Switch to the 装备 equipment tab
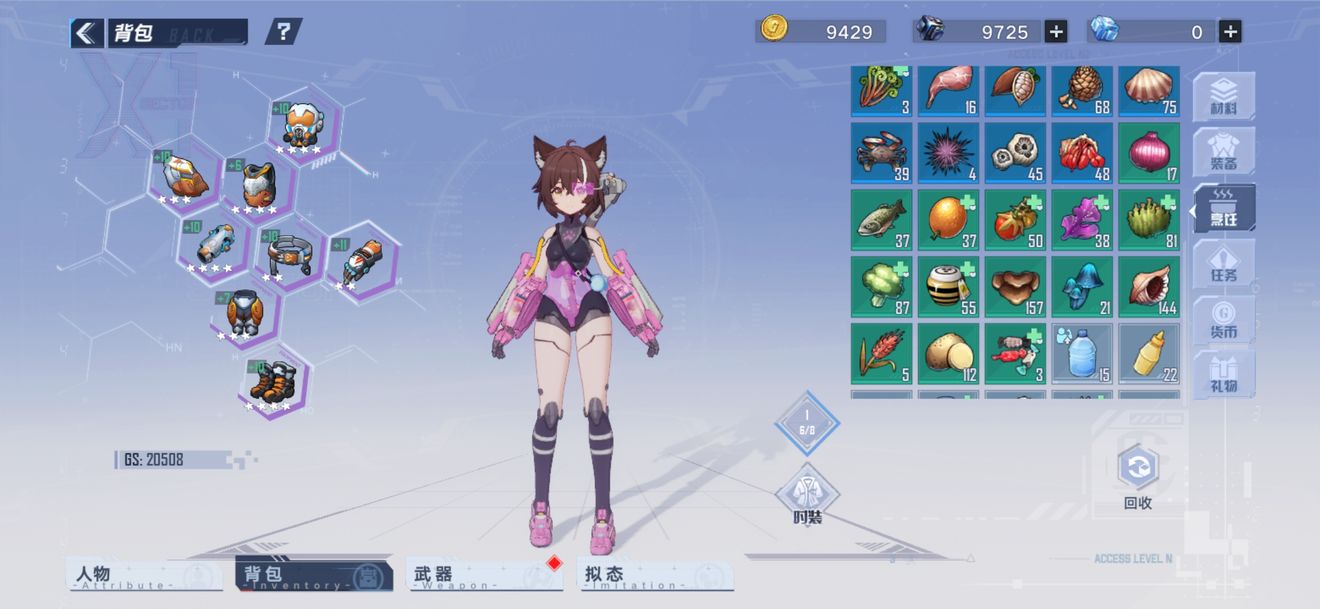Image resolution: width=1320 pixels, height=609 pixels. tap(1223, 152)
